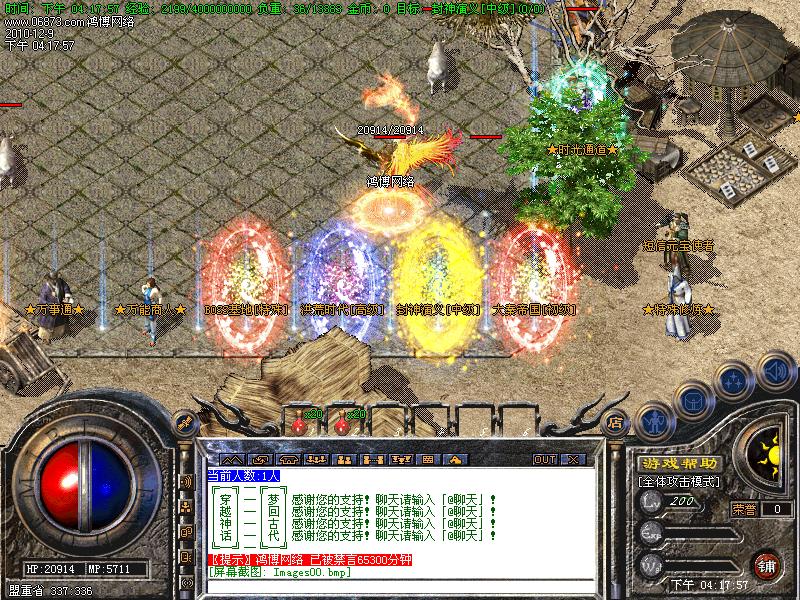
Task: Open the bag inventory round icon
Action: point(694,401)
